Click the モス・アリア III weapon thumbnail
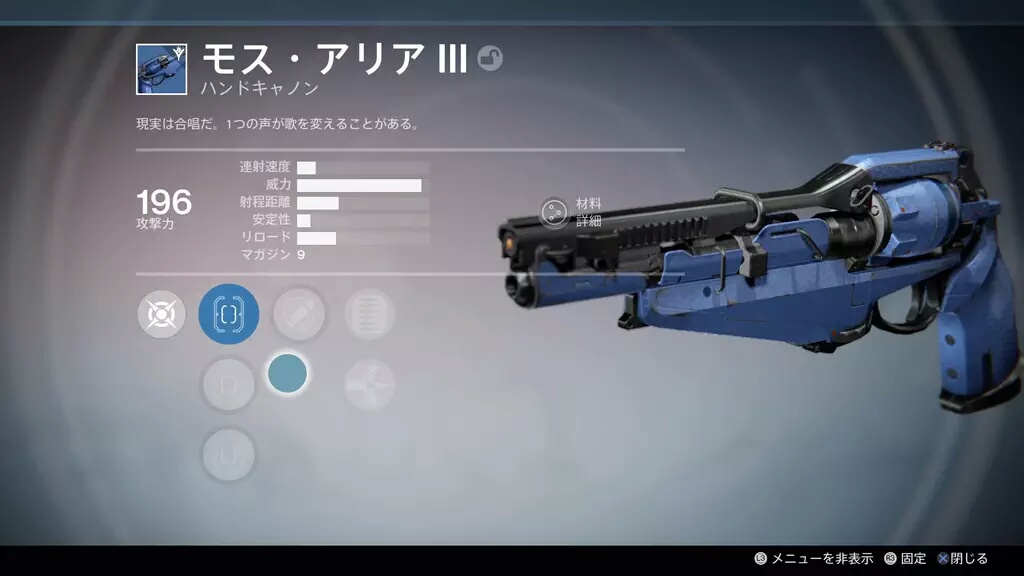The width and height of the screenshot is (1024, 576). pyautogui.click(x=163, y=69)
